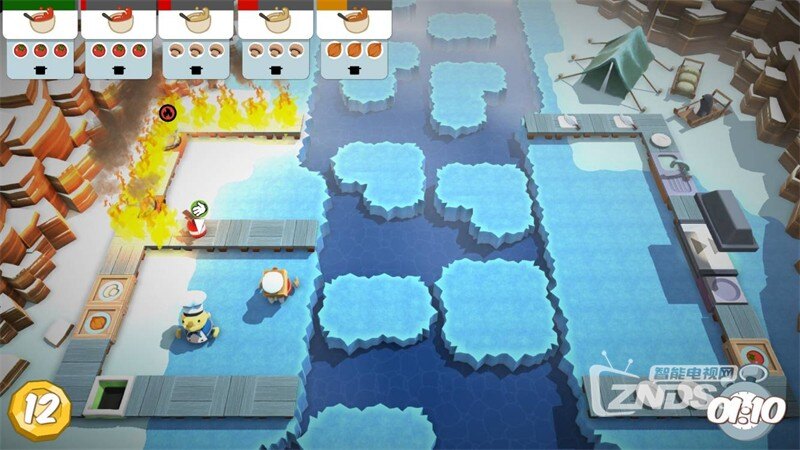This screenshot has height=450, width=800.
Task: Select the tomato soup order with red timer
Action: click(118, 40)
